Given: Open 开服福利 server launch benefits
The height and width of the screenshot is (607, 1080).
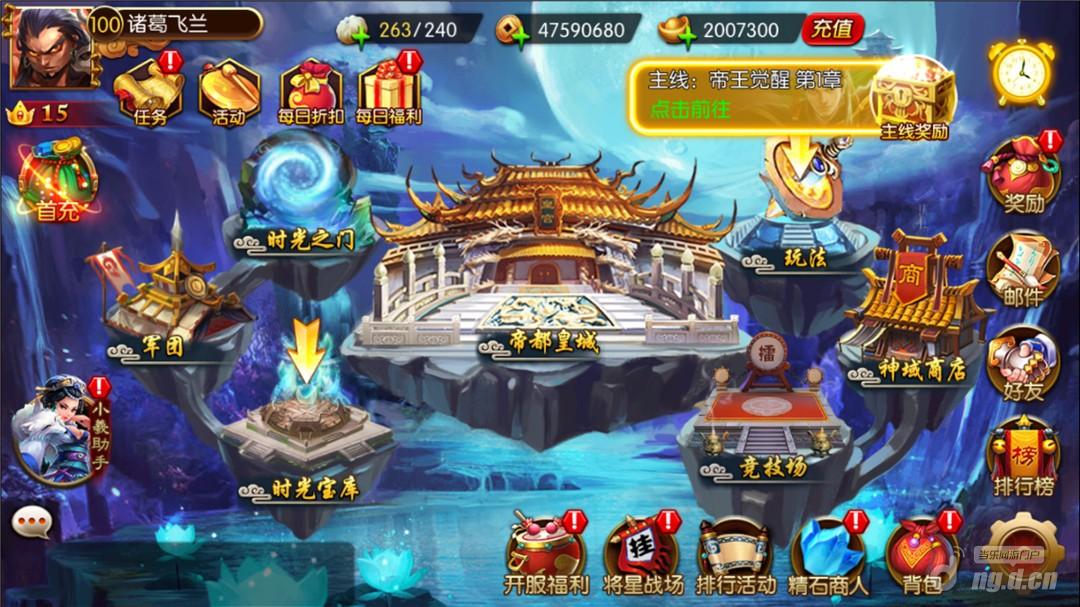Looking at the screenshot, I should click(546, 556).
